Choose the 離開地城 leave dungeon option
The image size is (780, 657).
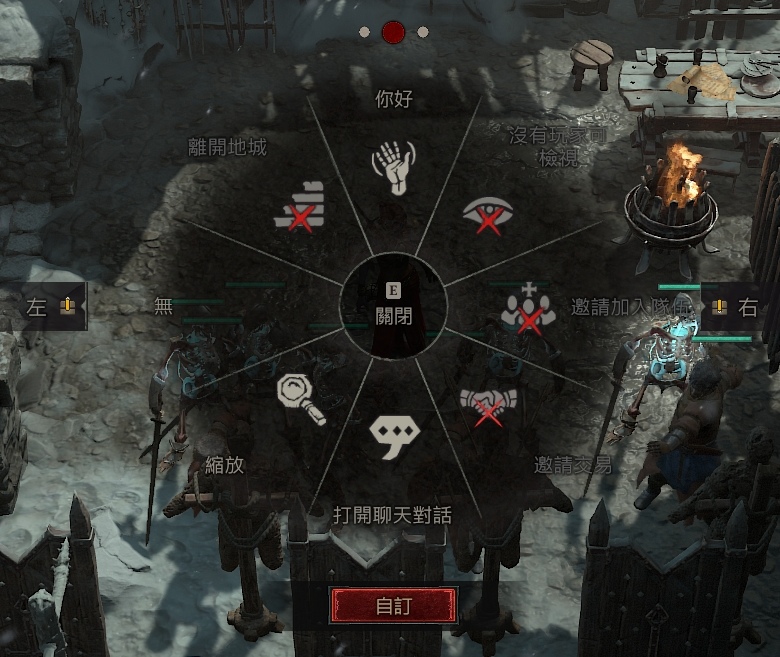(x=298, y=207)
